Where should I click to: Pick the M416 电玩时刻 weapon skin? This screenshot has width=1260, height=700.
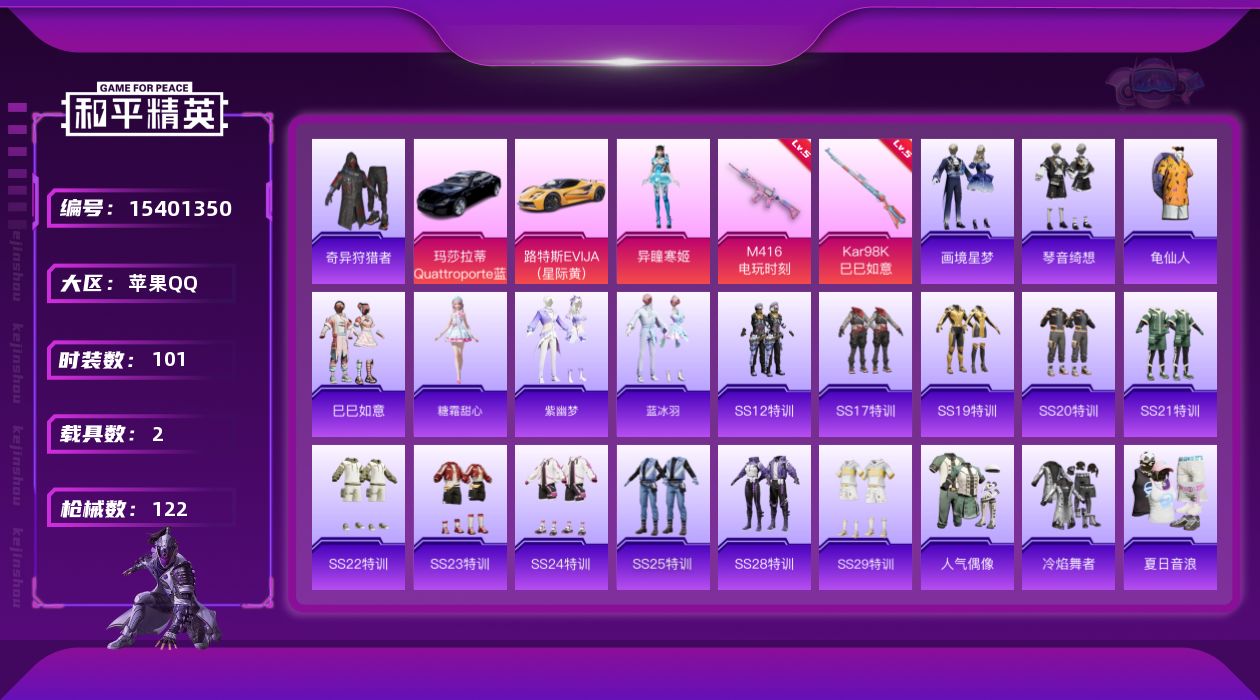pos(764,211)
